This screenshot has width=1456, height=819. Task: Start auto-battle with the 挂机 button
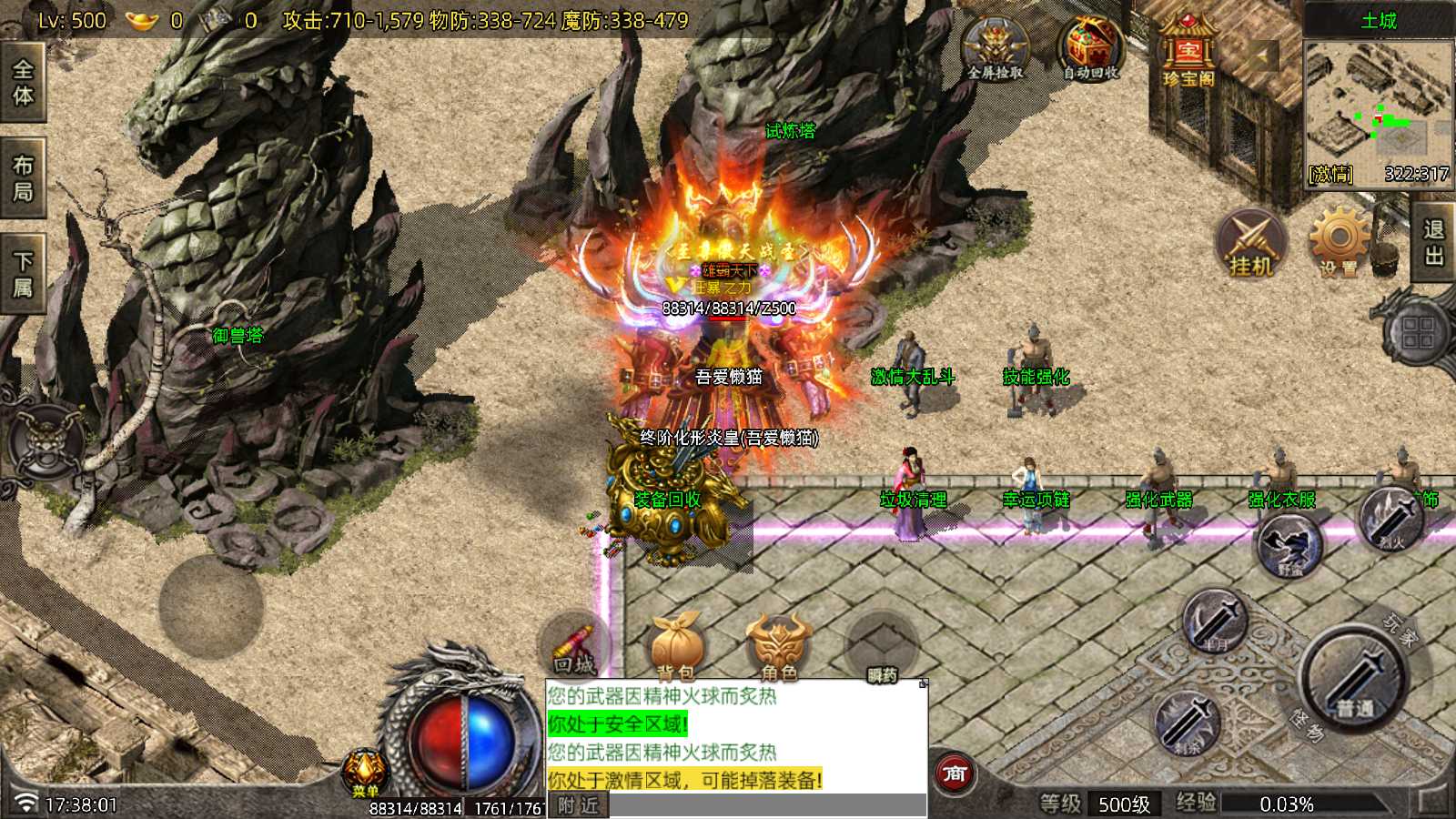click(x=1251, y=244)
